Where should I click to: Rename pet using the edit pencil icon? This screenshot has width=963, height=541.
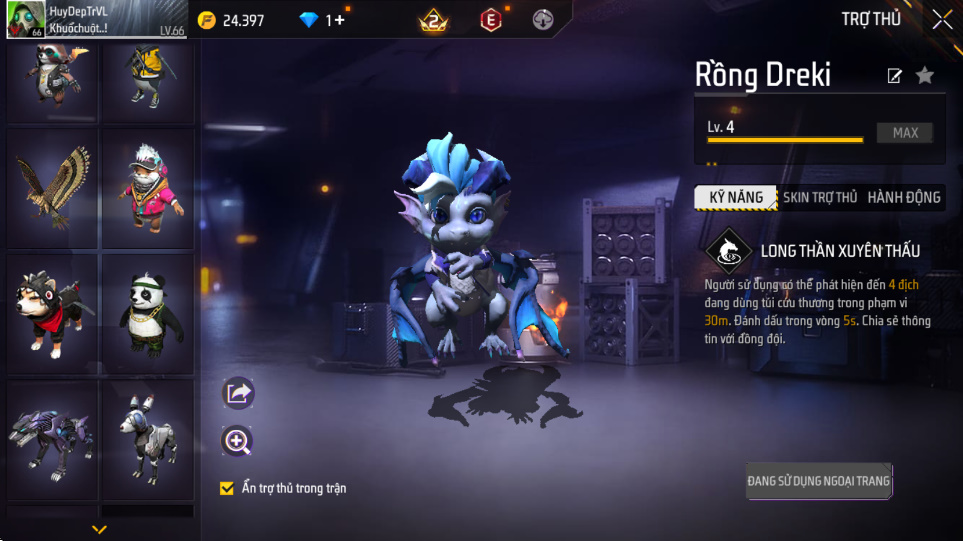coord(894,76)
